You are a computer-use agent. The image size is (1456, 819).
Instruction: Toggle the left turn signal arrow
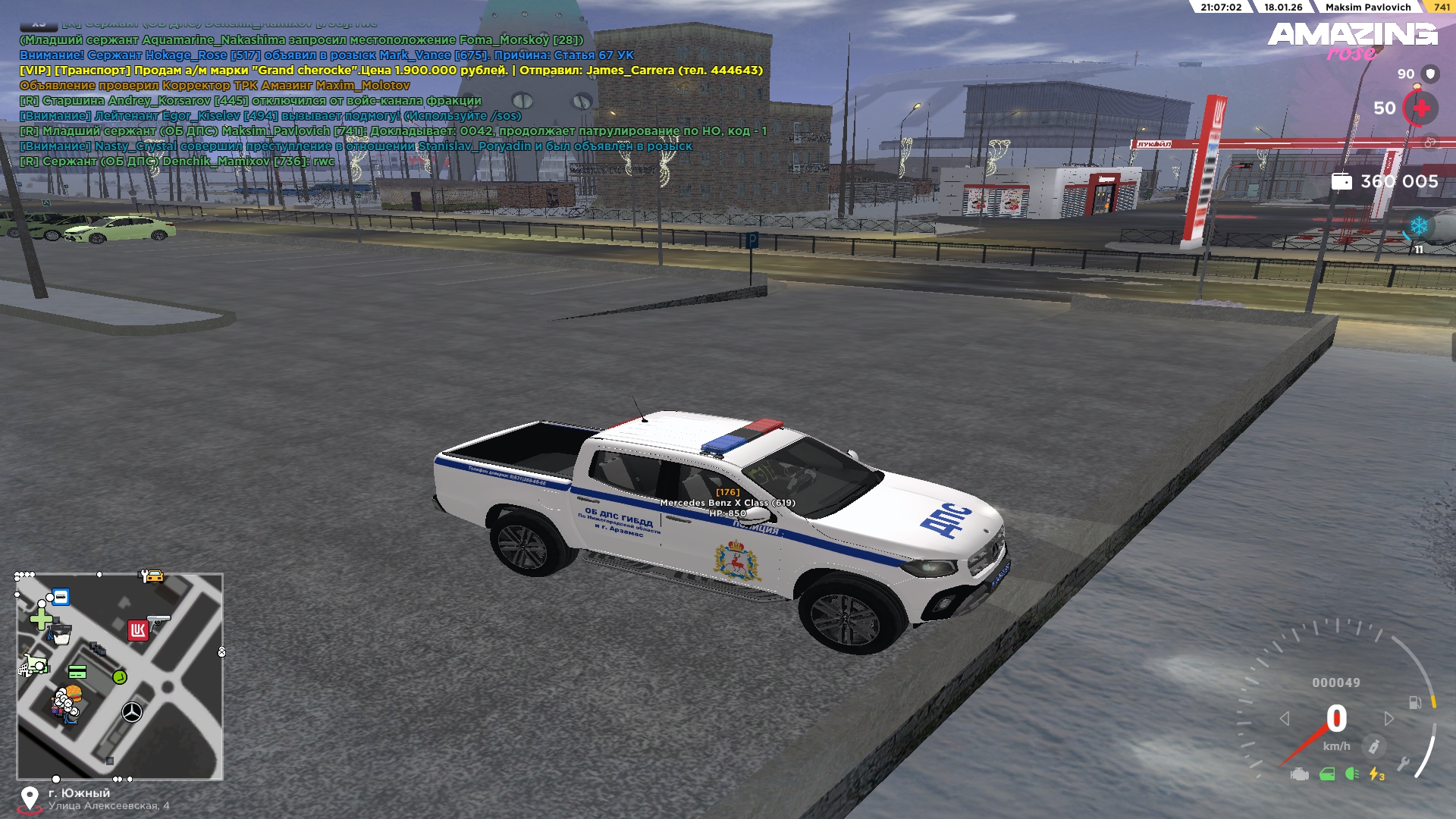[1285, 718]
